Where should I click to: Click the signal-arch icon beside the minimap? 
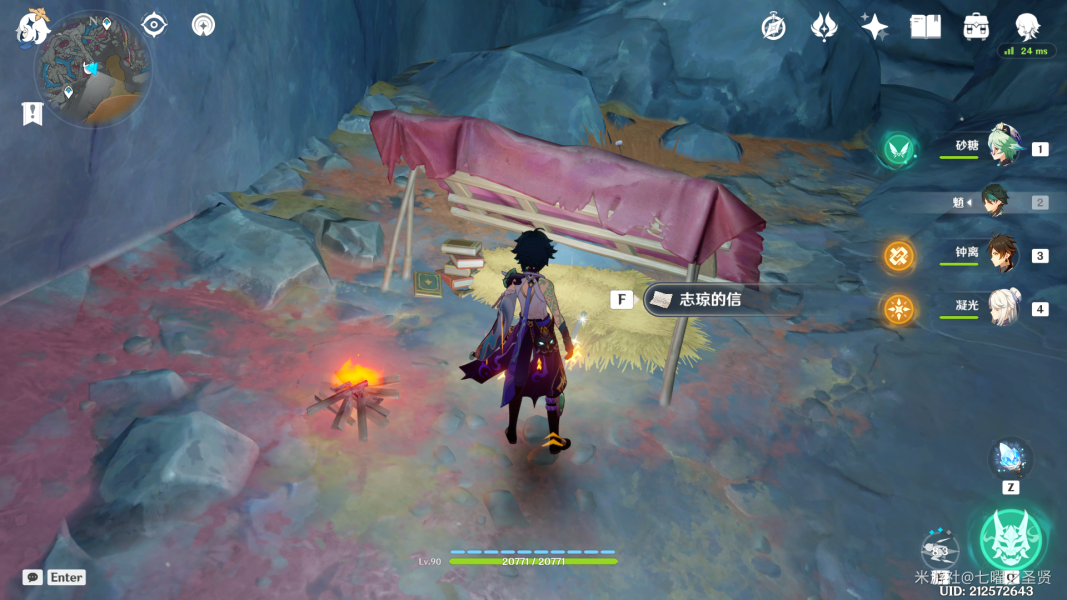point(203,25)
